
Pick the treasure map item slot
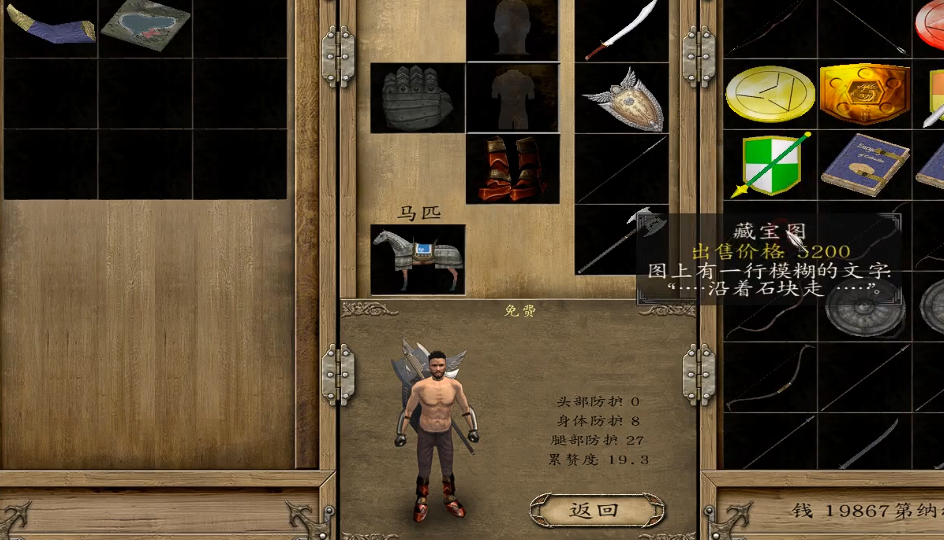click(146, 26)
